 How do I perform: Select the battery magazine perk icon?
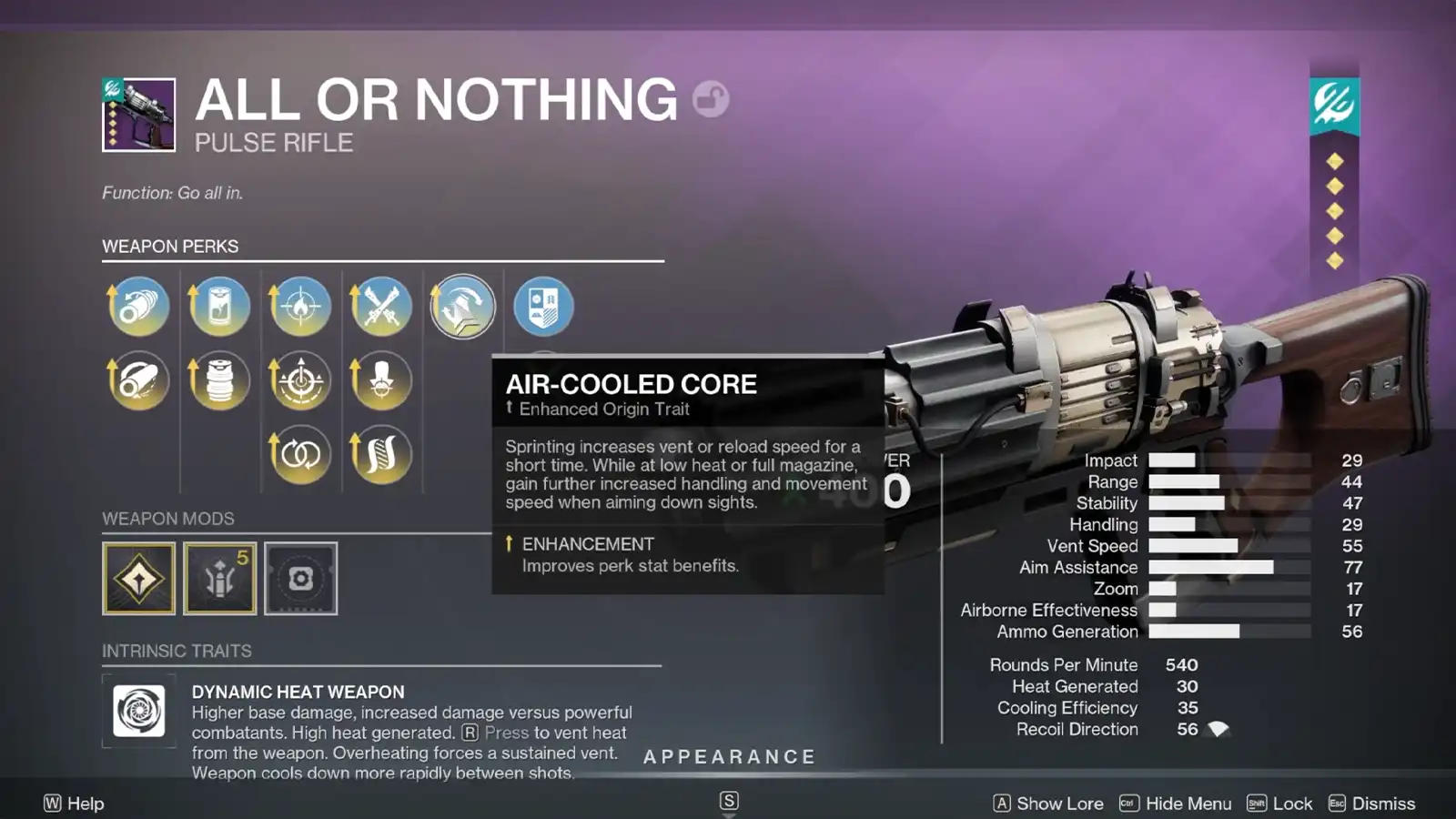(x=219, y=307)
